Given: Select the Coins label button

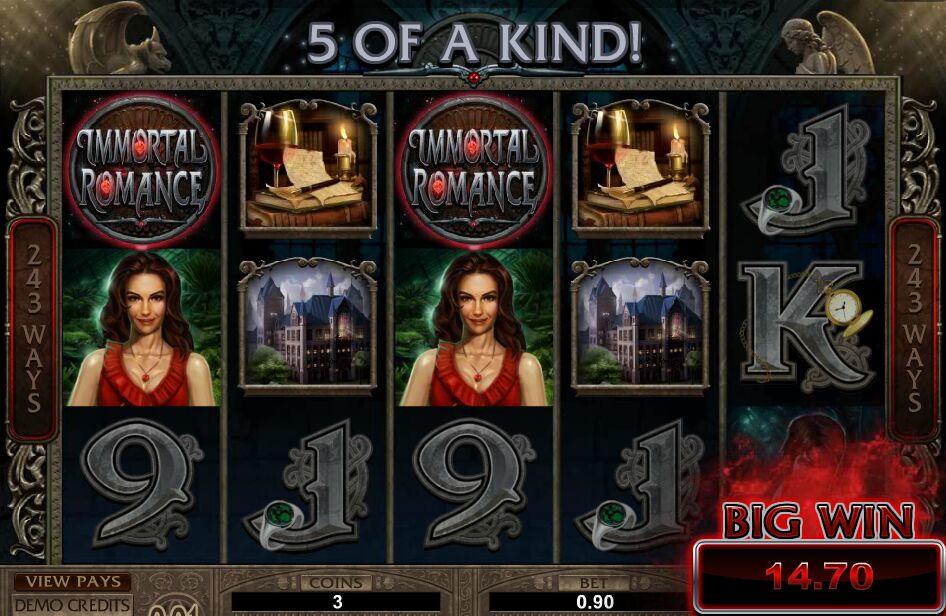Looking at the screenshot, I should pos(336,582).
